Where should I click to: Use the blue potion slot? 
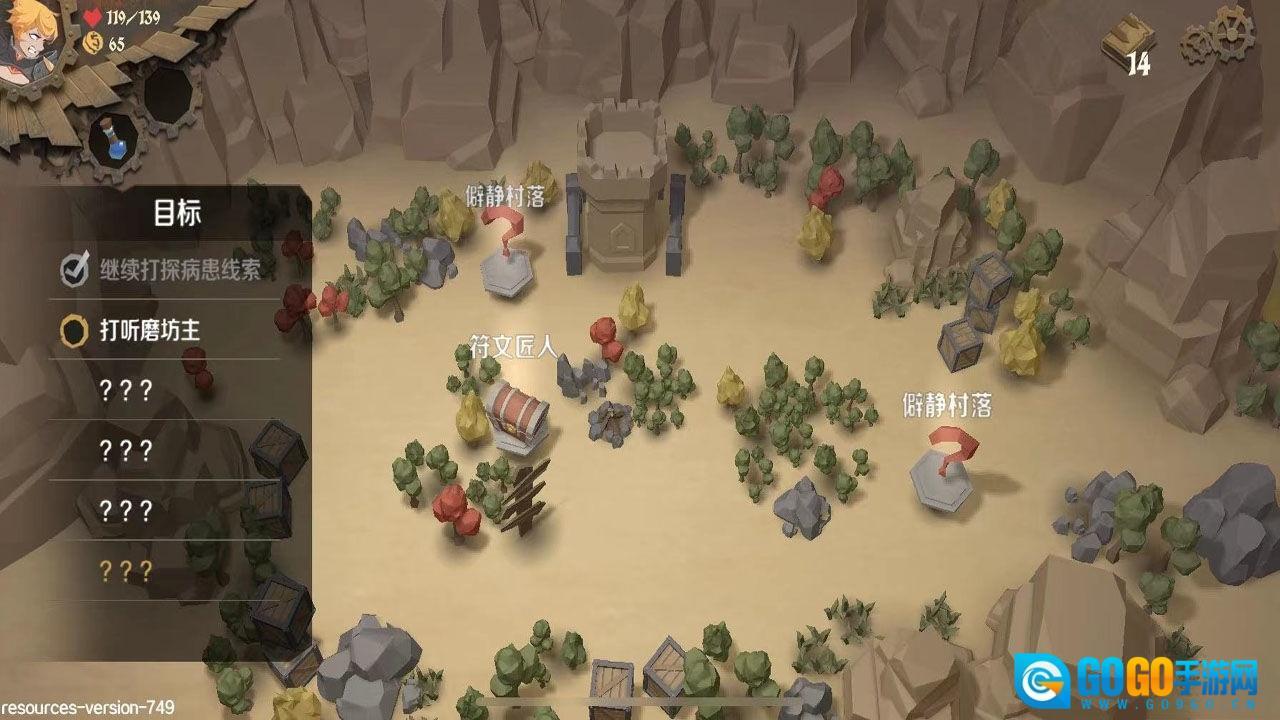(x=115, y=137)
